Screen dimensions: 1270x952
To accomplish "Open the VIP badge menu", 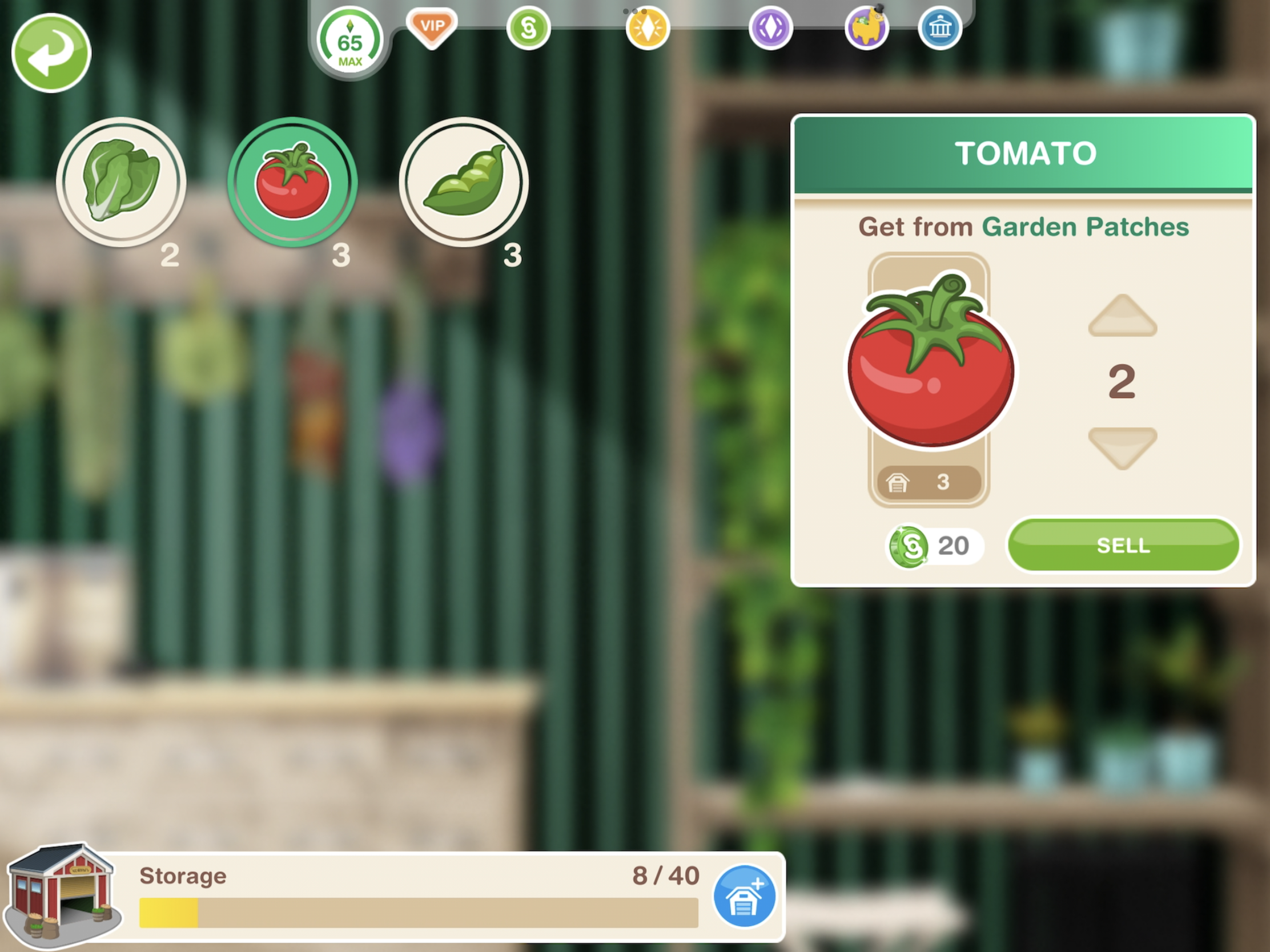I will tap(432, 27).
